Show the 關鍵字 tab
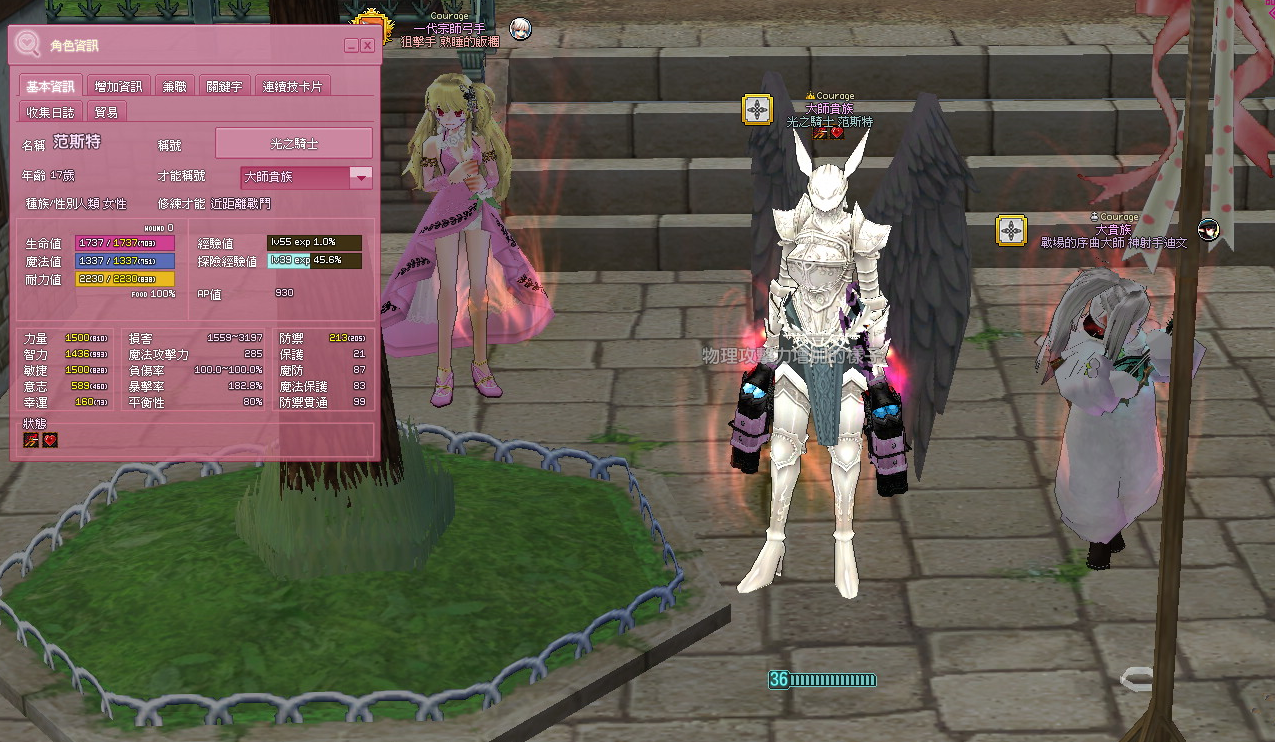Viewport: 1275px width, 742px height. (x=224, y=86)
